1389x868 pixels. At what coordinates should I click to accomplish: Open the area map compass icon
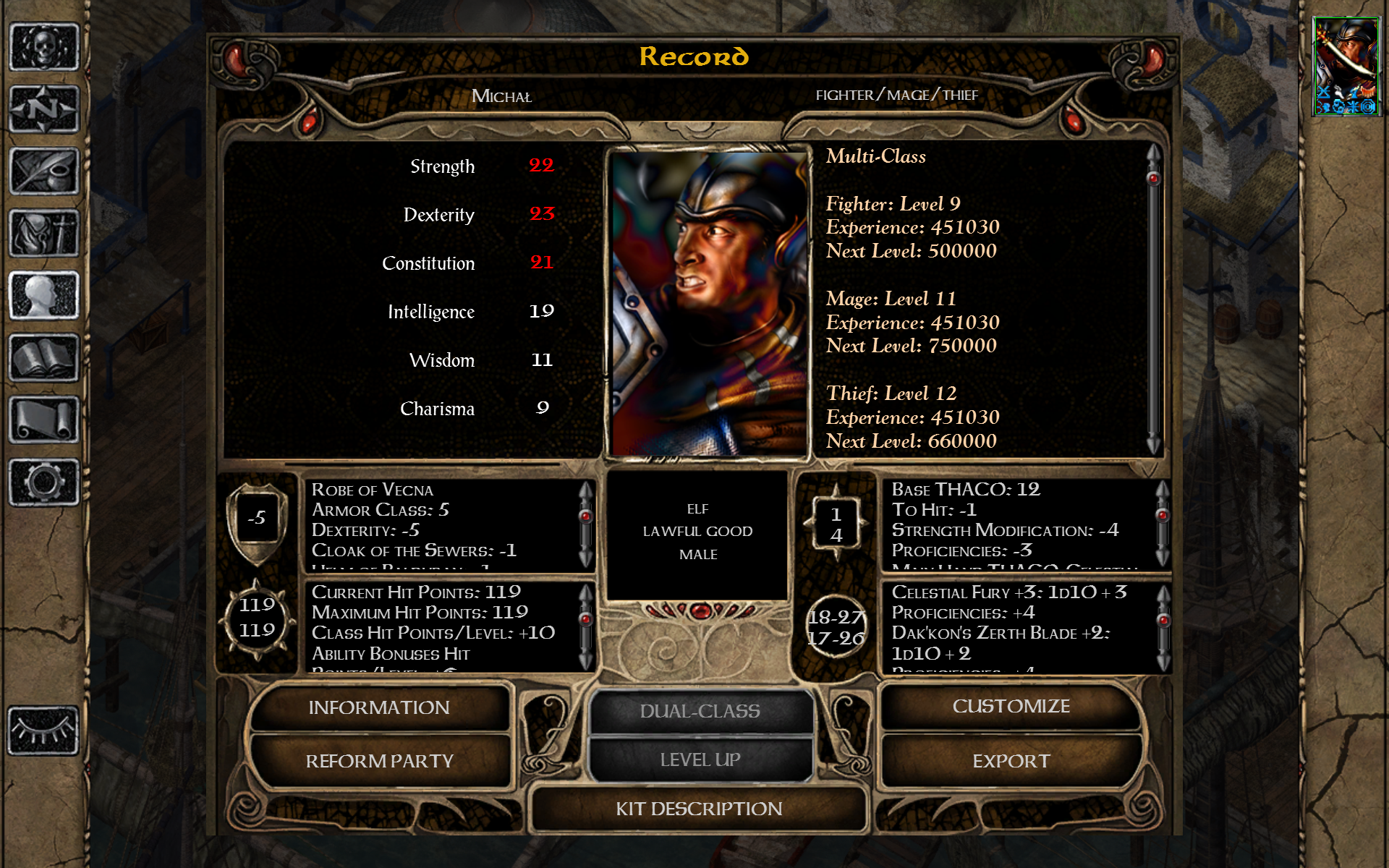pyautogui.click(x=44, y=109)
